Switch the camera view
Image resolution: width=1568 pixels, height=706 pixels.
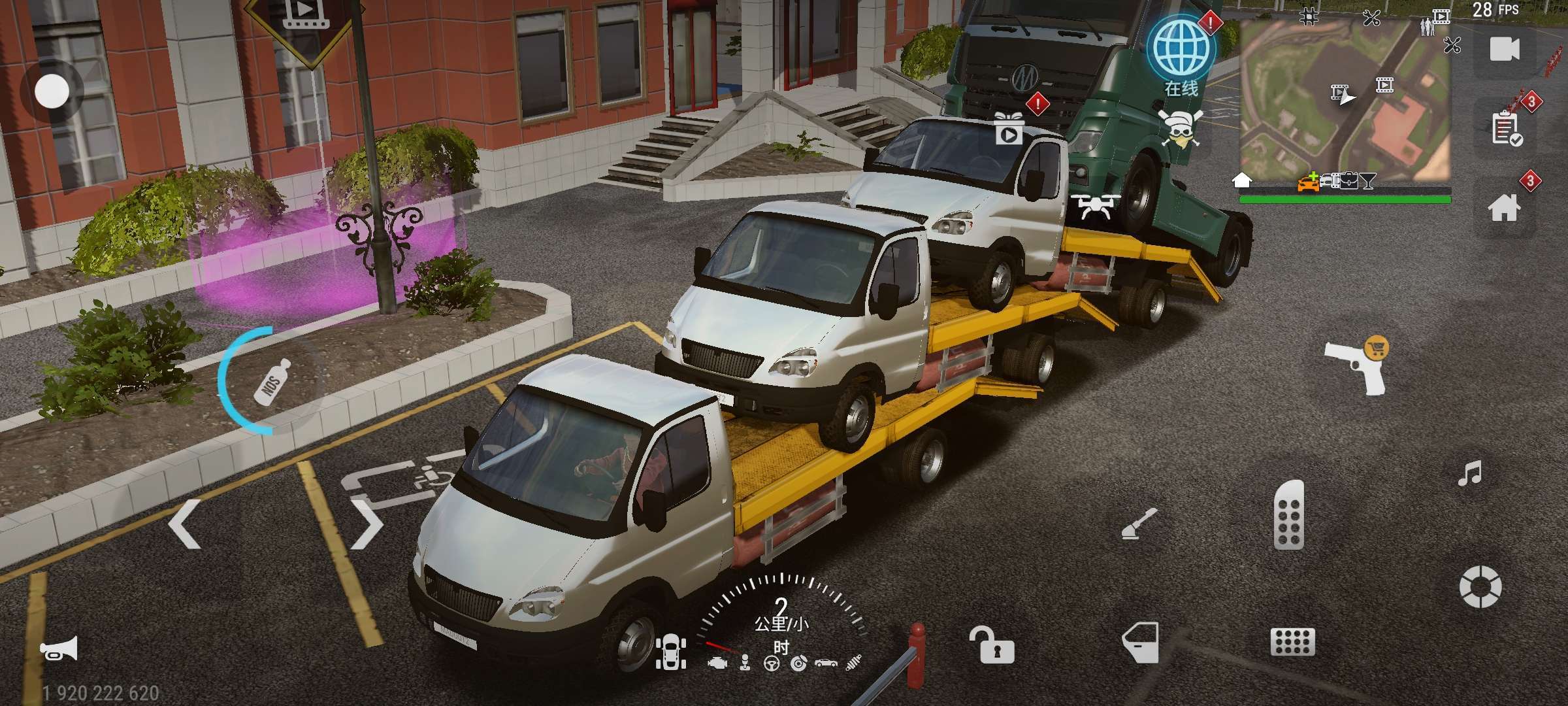[x=1504, y=49]
